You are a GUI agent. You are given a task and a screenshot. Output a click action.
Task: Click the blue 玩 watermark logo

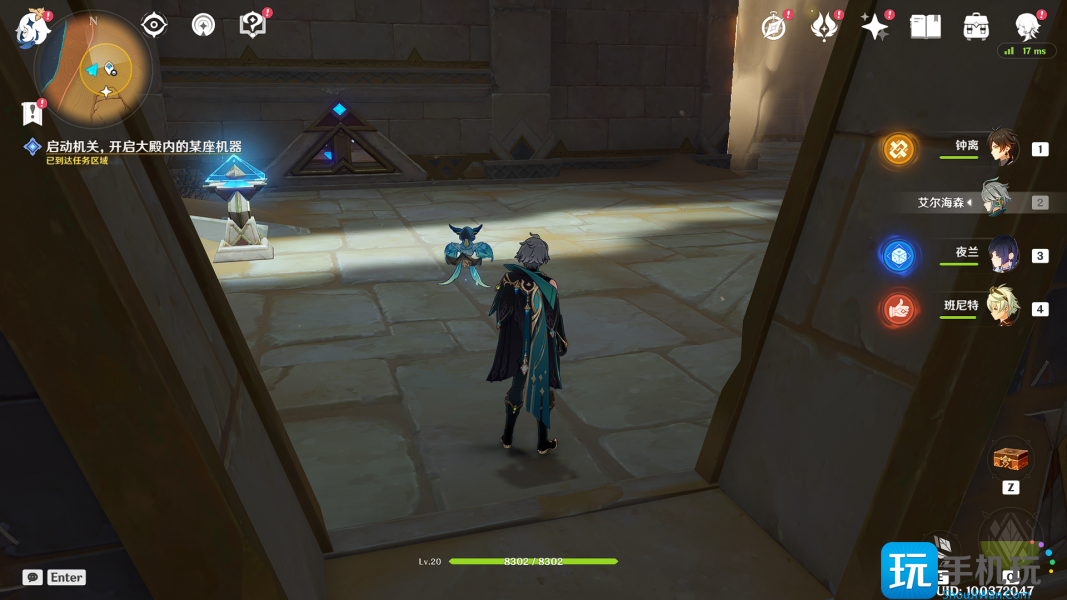click(x=908, y=570)
